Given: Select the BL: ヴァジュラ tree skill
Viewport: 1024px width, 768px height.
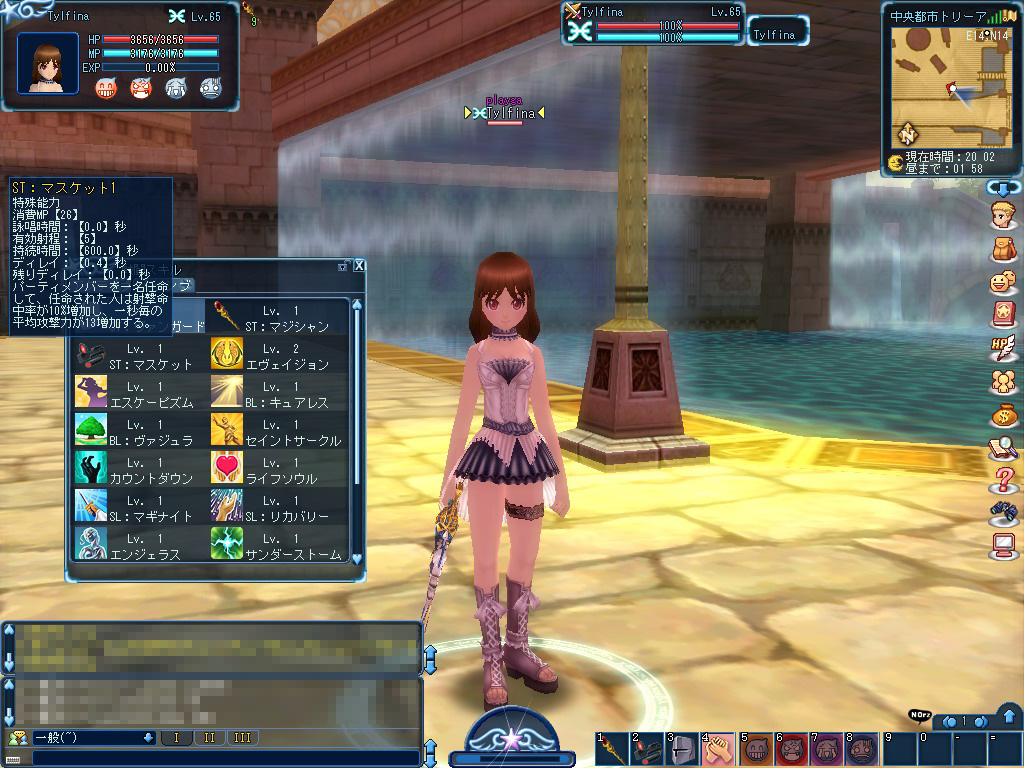Looking at the screenshot, I should [x=92, y=430].
